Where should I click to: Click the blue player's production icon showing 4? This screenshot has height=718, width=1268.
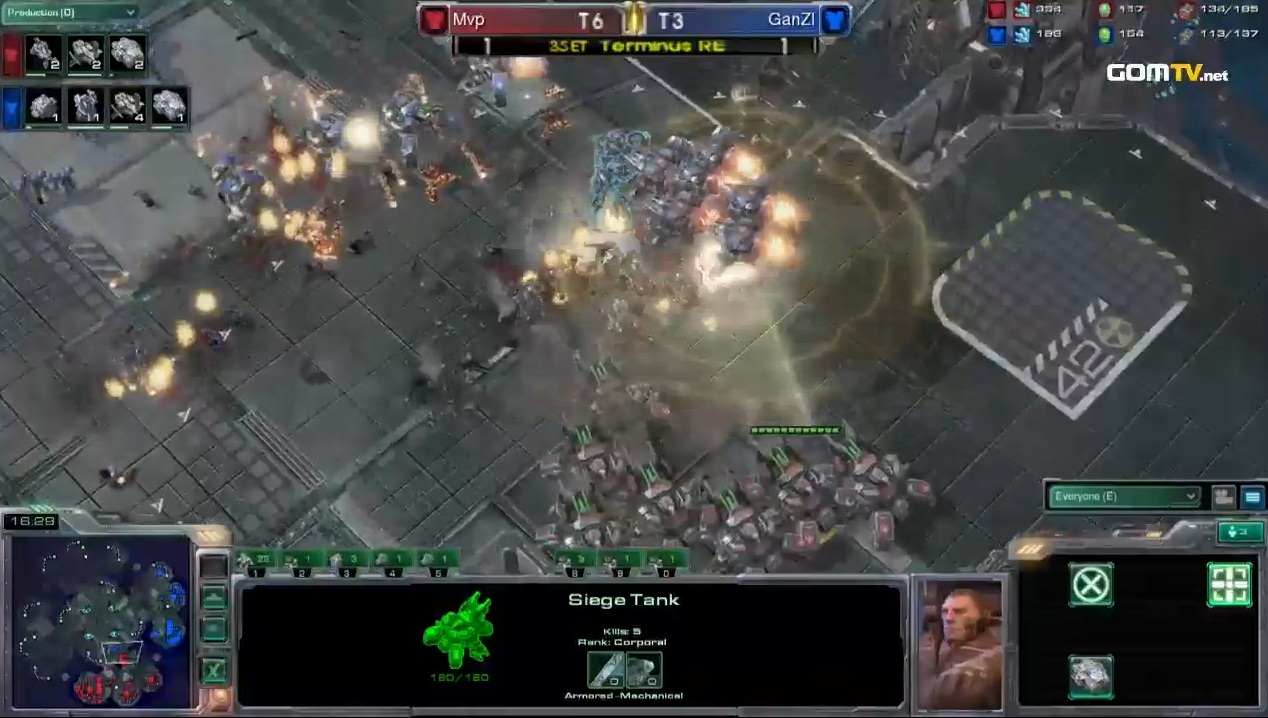(127, 105)
